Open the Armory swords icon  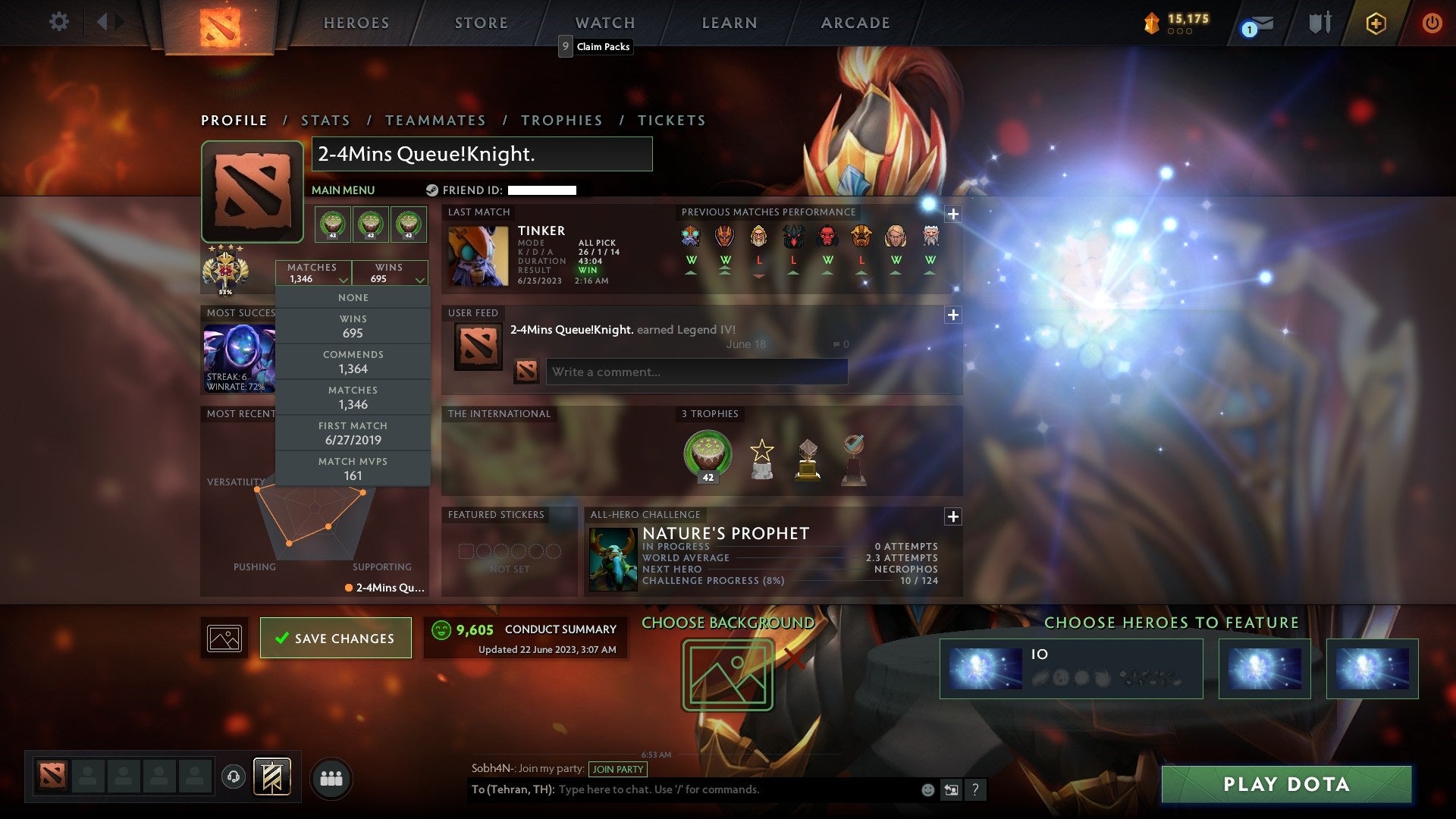click(1319, 23)
